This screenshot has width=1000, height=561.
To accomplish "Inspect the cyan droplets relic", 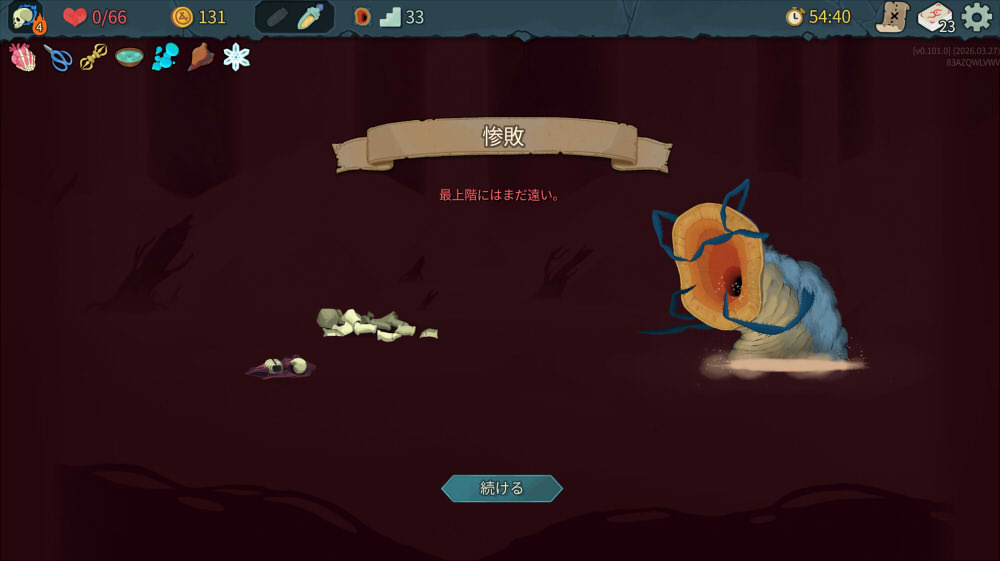I will pos(165,58).
